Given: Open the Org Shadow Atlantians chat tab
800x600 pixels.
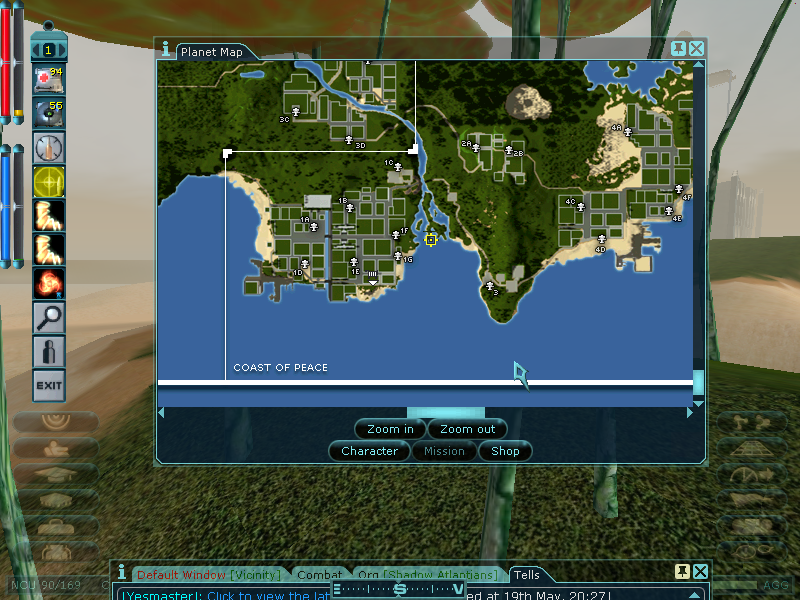Looking at the screenshot, I should click(427, 575).
